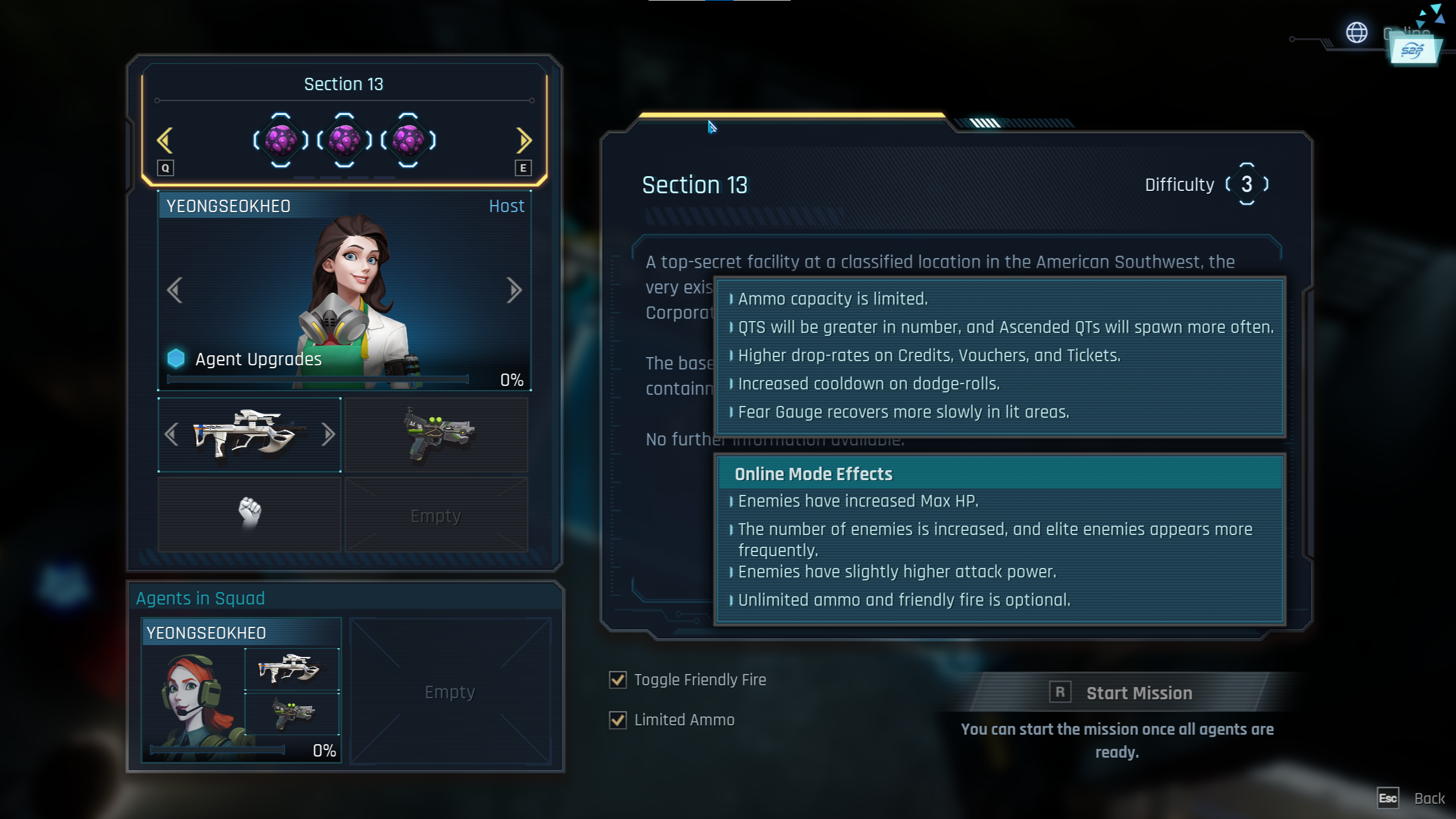Select the fist melee slot

pyautogui.click(x=249, y=514)
